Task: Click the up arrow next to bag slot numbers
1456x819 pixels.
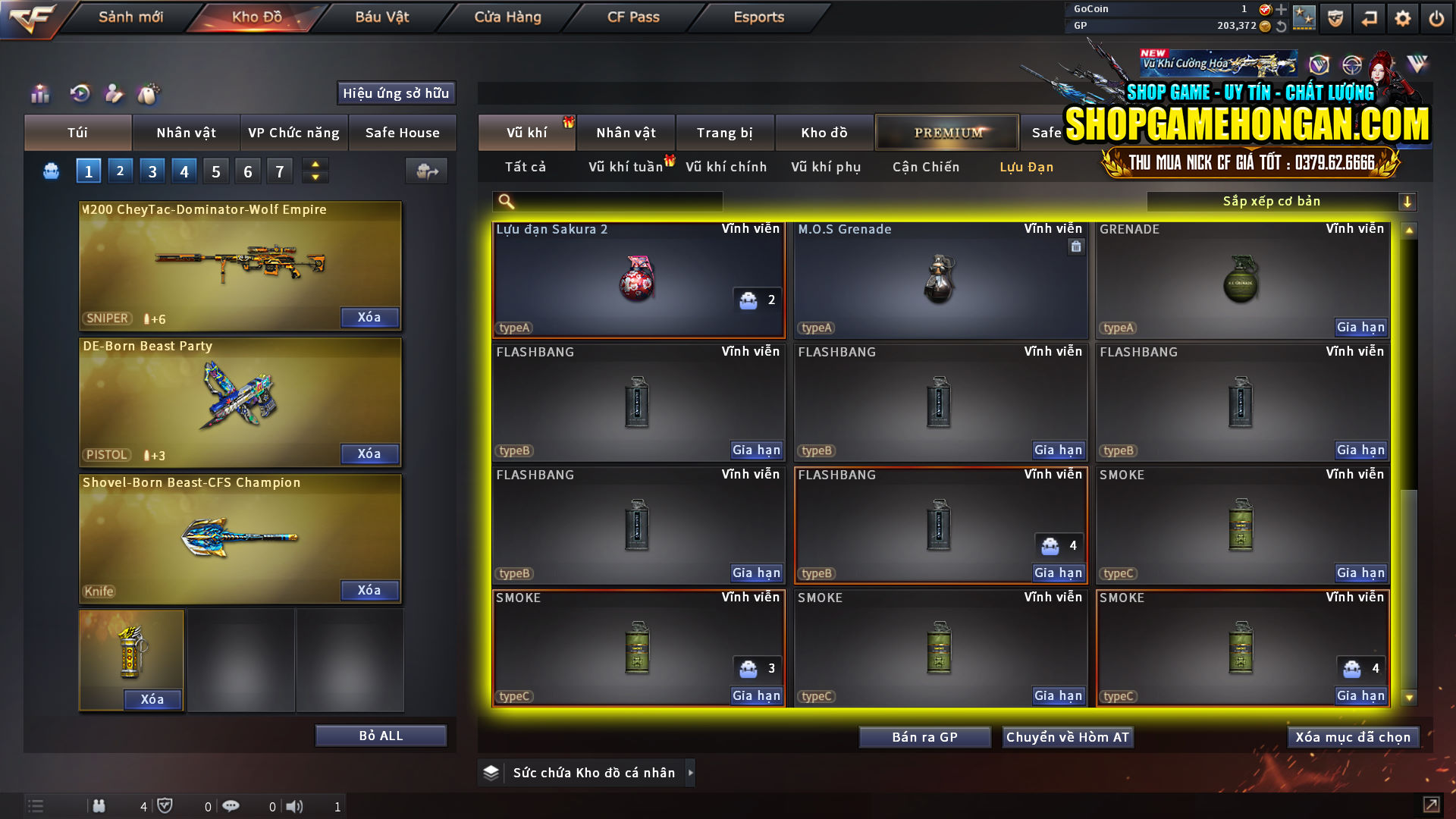Action: coord(315,165)
